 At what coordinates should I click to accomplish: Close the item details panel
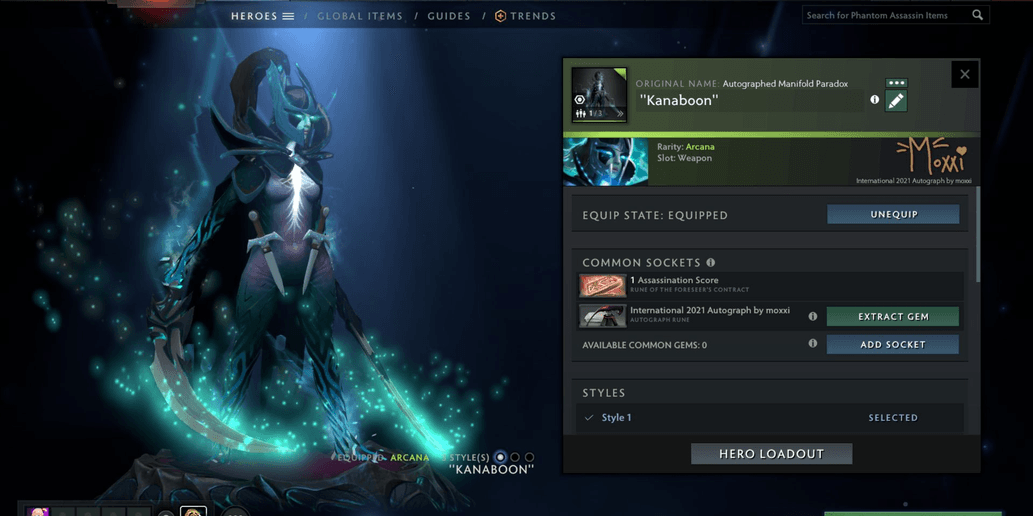(x=964, y=74)
